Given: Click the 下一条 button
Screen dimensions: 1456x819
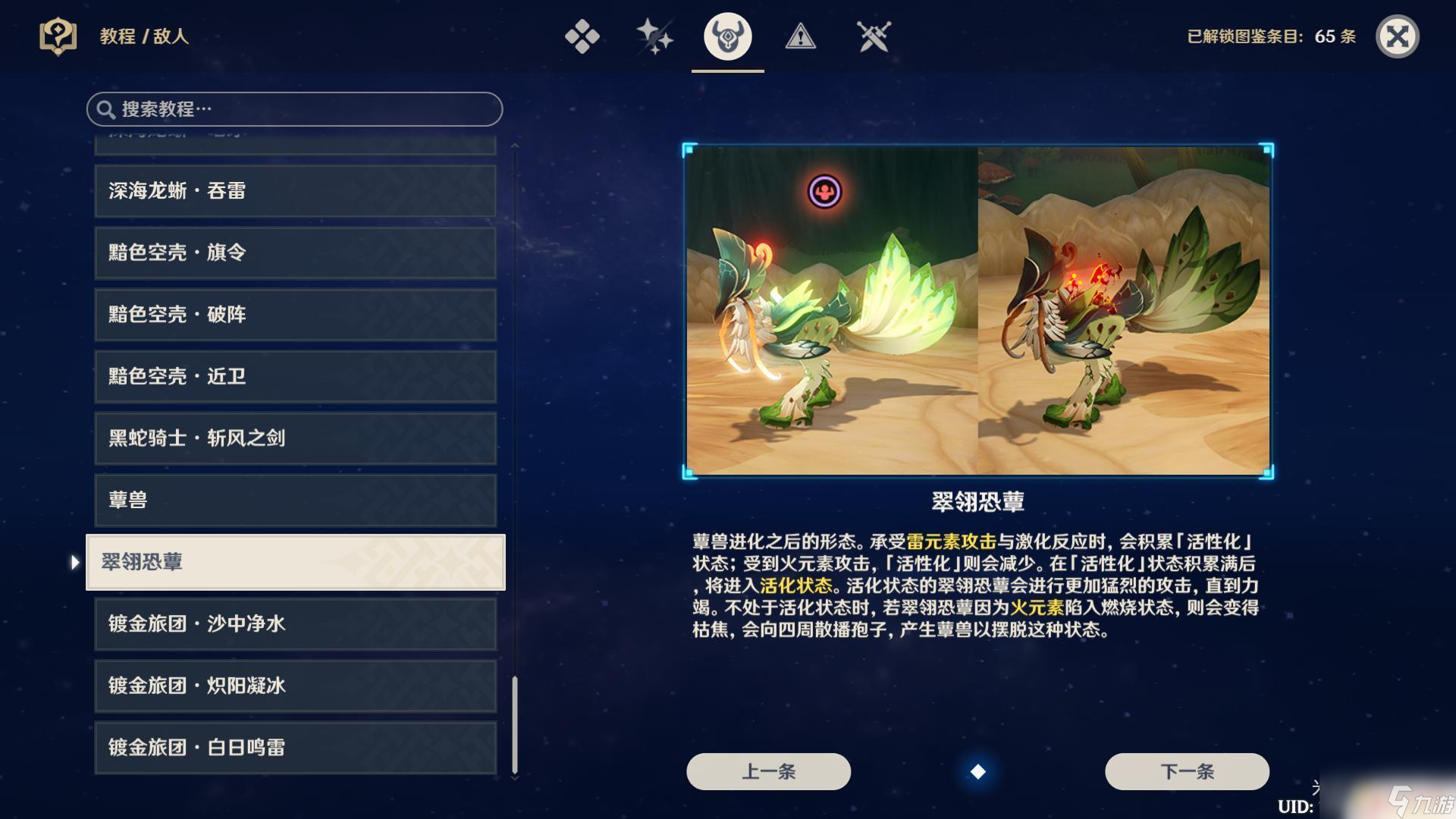Looking at the screenshot, I should pos(1186,770).
